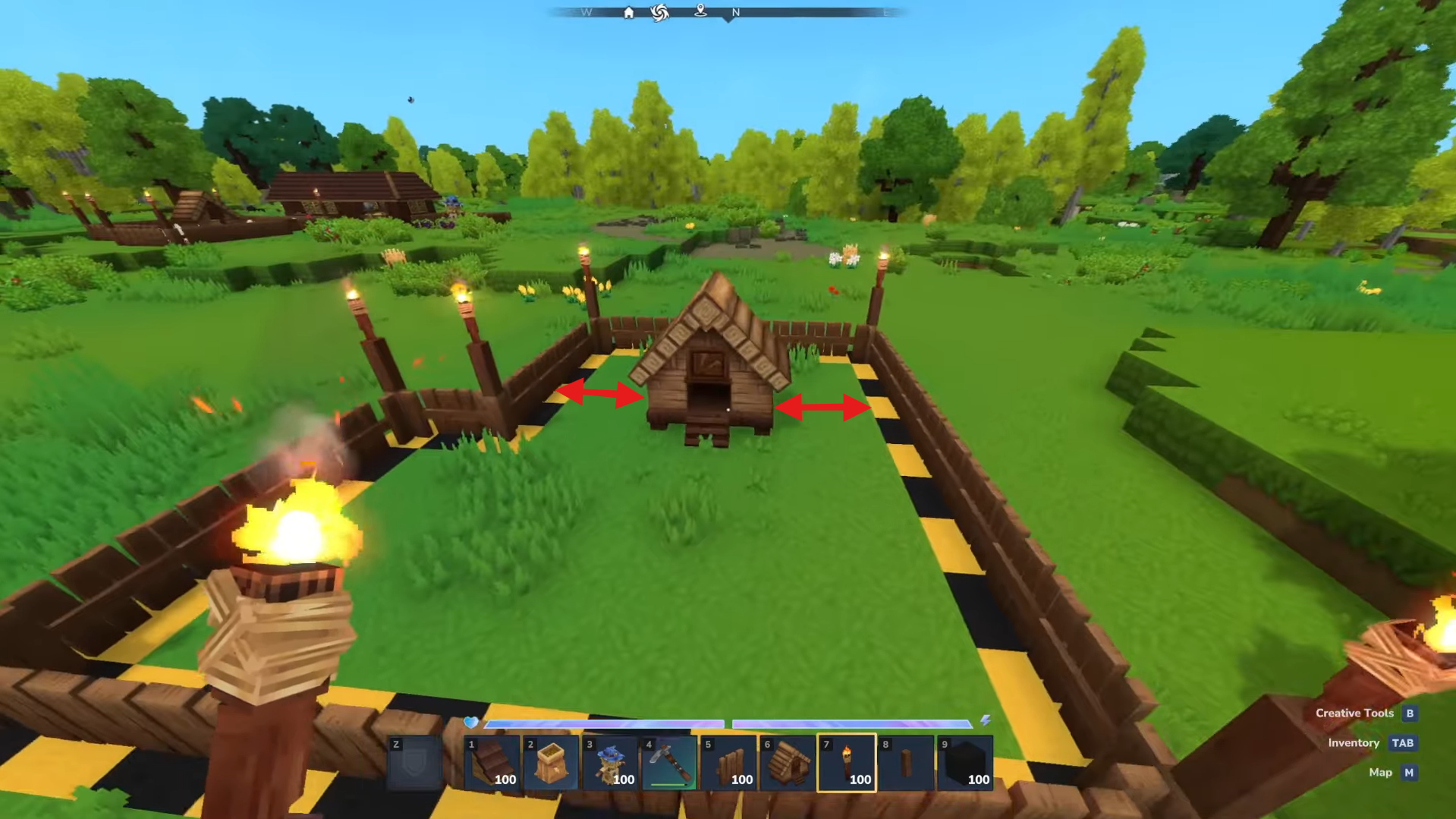Click the home icon on the compass bar
Screen dimensions: 1456x819
[630, 13]
